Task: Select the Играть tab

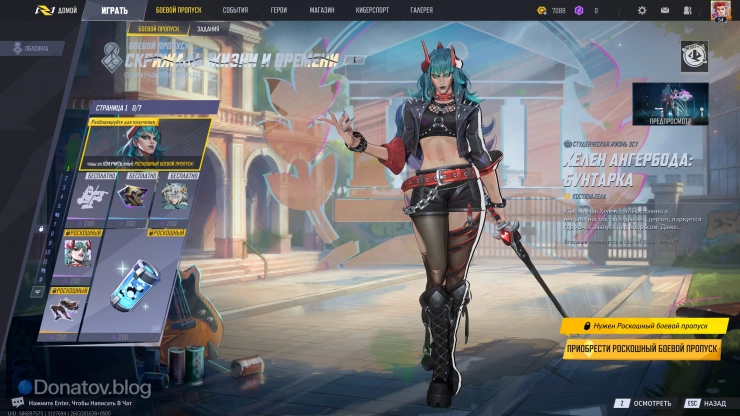Action: [x=114, y=10]
